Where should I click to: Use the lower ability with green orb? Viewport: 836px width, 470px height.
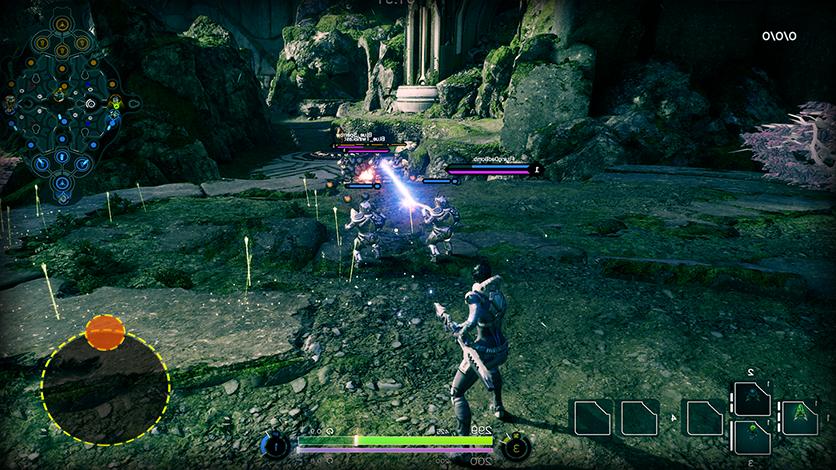click(752, 437)
